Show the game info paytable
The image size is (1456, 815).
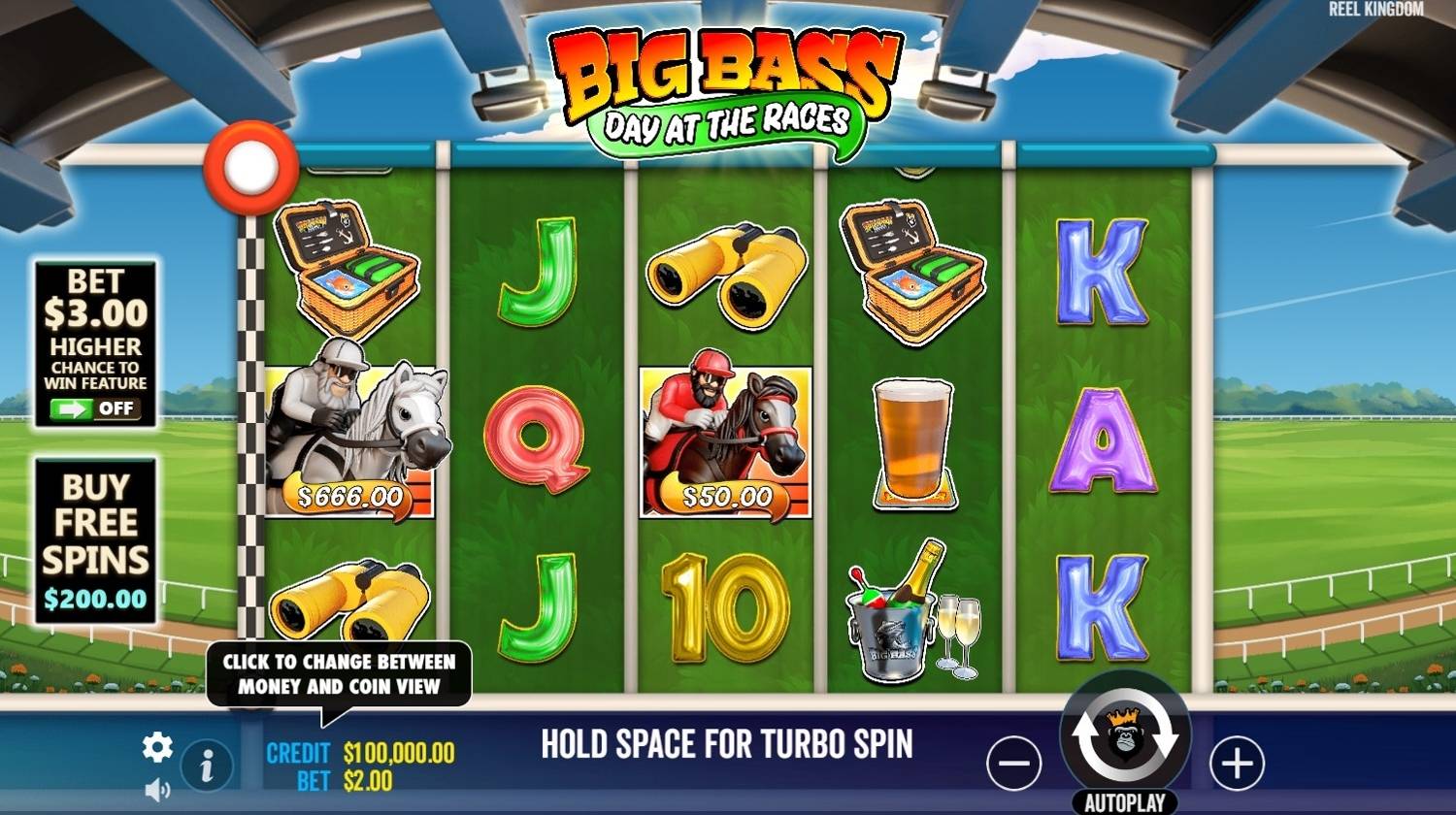(206, 767)
